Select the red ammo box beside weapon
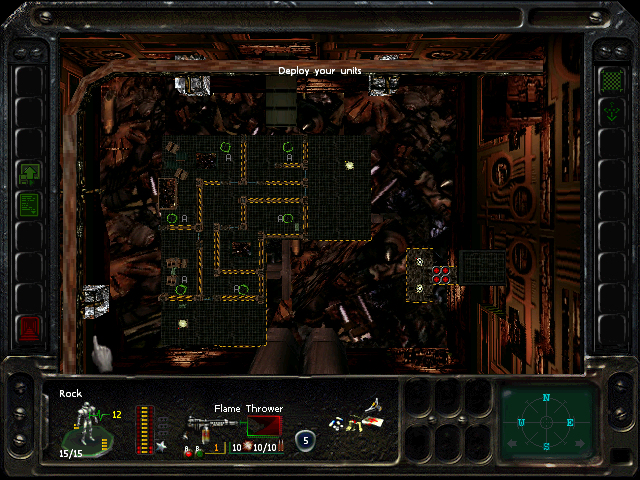Image resolution: width=640 pixels, height=480 pixels. 262,428
